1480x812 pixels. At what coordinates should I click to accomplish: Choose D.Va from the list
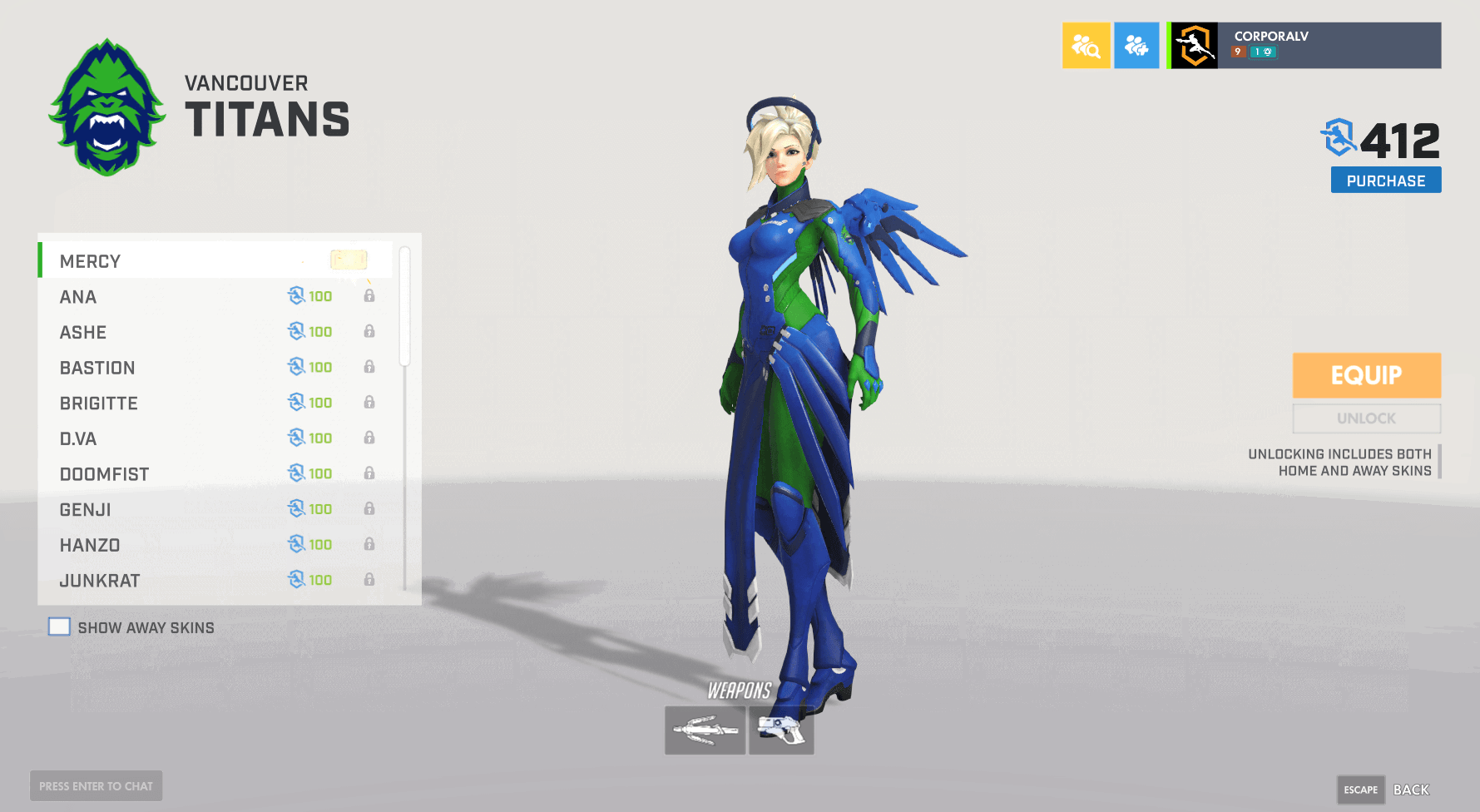[215, 438]
